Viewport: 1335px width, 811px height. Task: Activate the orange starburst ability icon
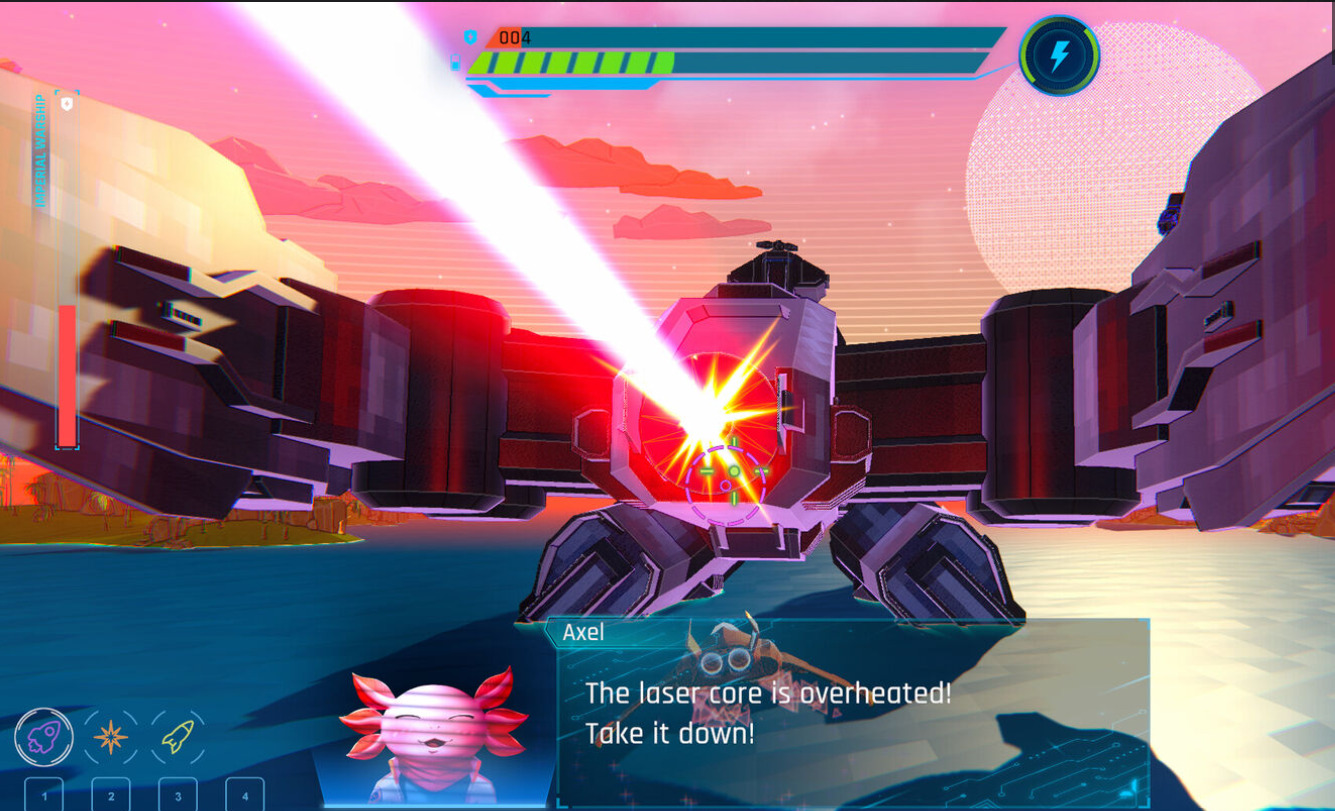[111, 738]
